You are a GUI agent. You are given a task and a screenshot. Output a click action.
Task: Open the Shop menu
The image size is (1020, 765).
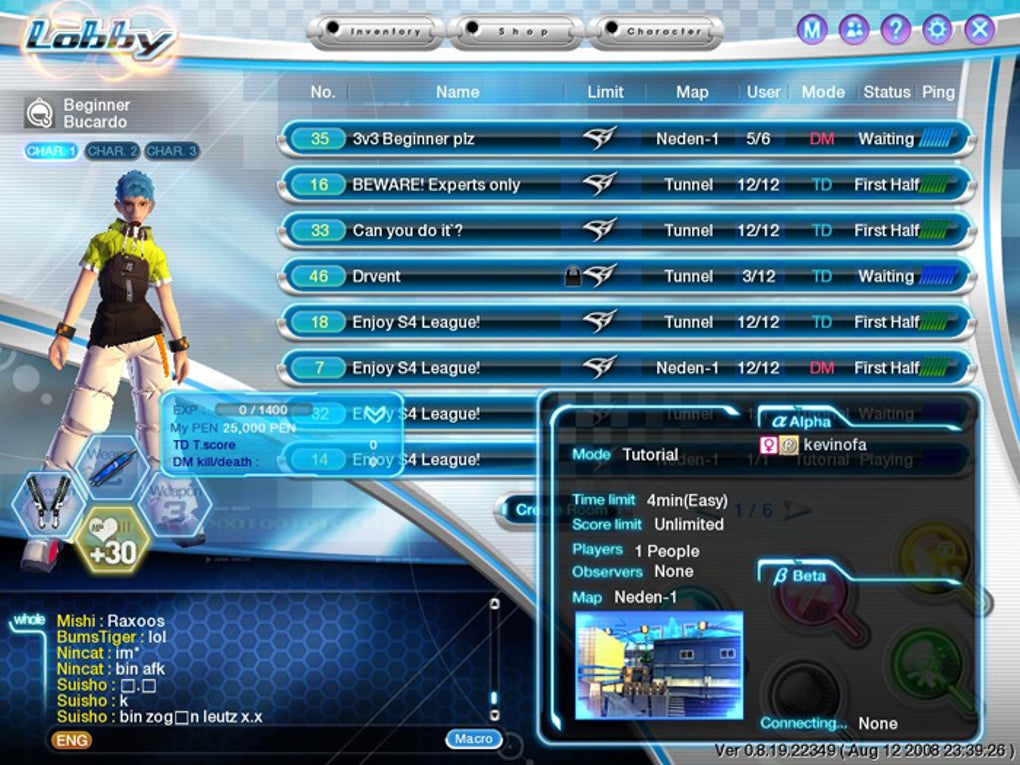click(516, 32)
